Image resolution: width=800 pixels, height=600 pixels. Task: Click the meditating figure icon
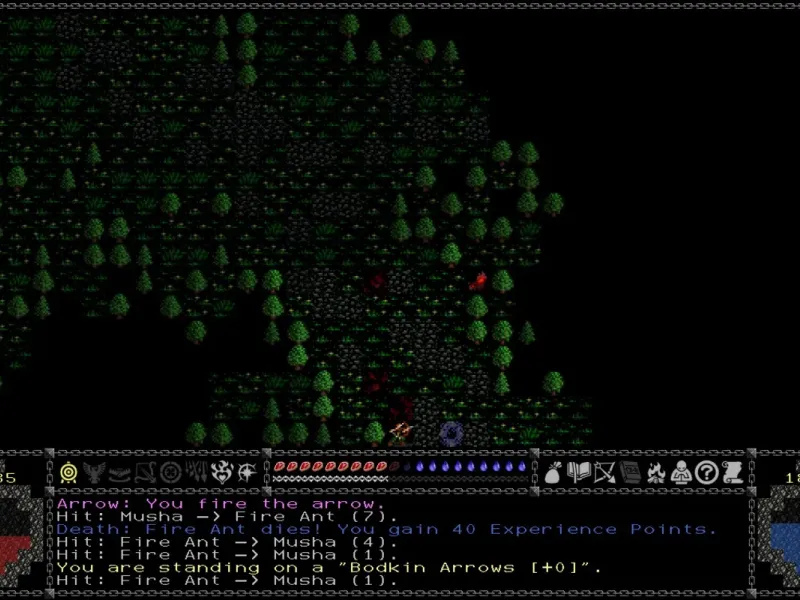pyautogui.click(x=680, y=472)
